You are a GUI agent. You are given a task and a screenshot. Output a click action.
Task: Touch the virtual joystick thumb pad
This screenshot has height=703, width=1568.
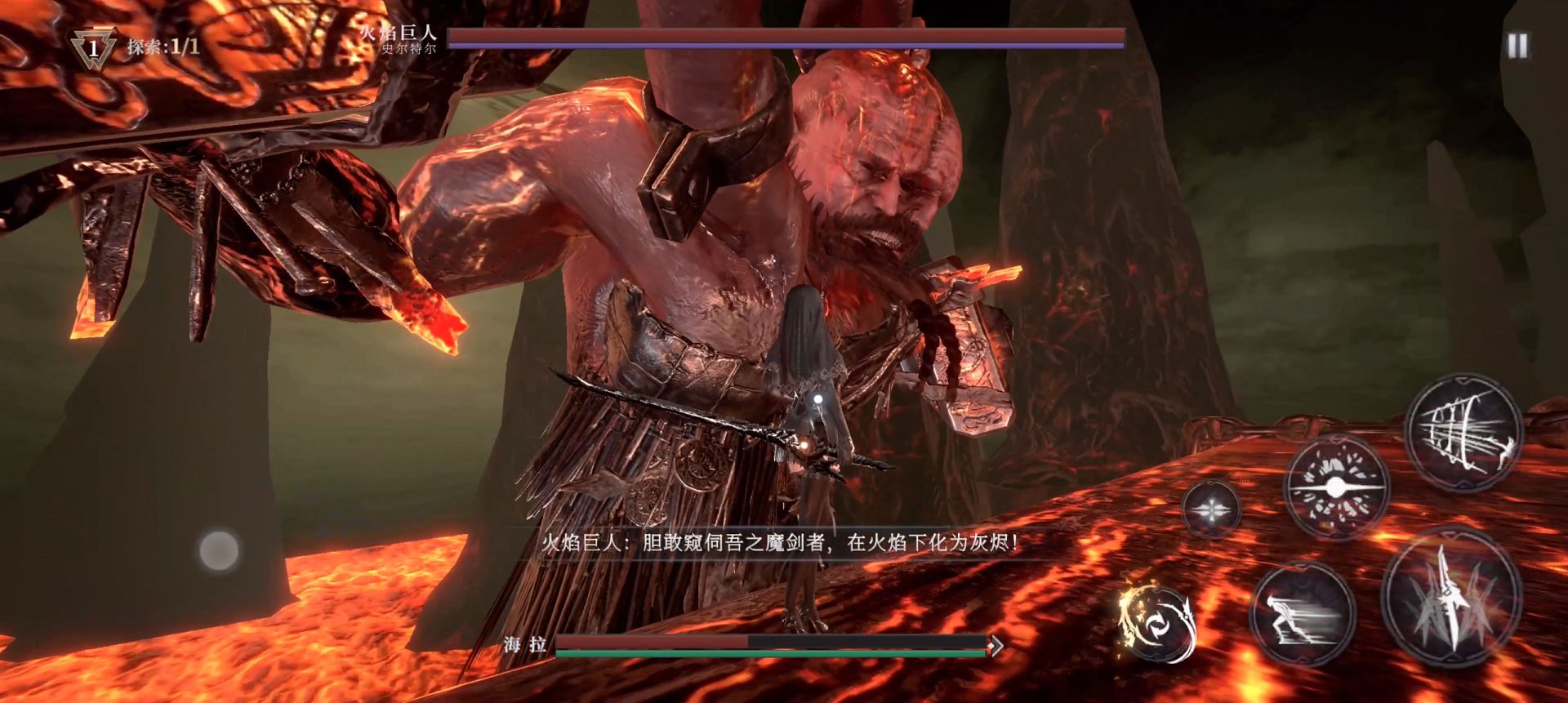pyautogui.click(x=219, y=549)
